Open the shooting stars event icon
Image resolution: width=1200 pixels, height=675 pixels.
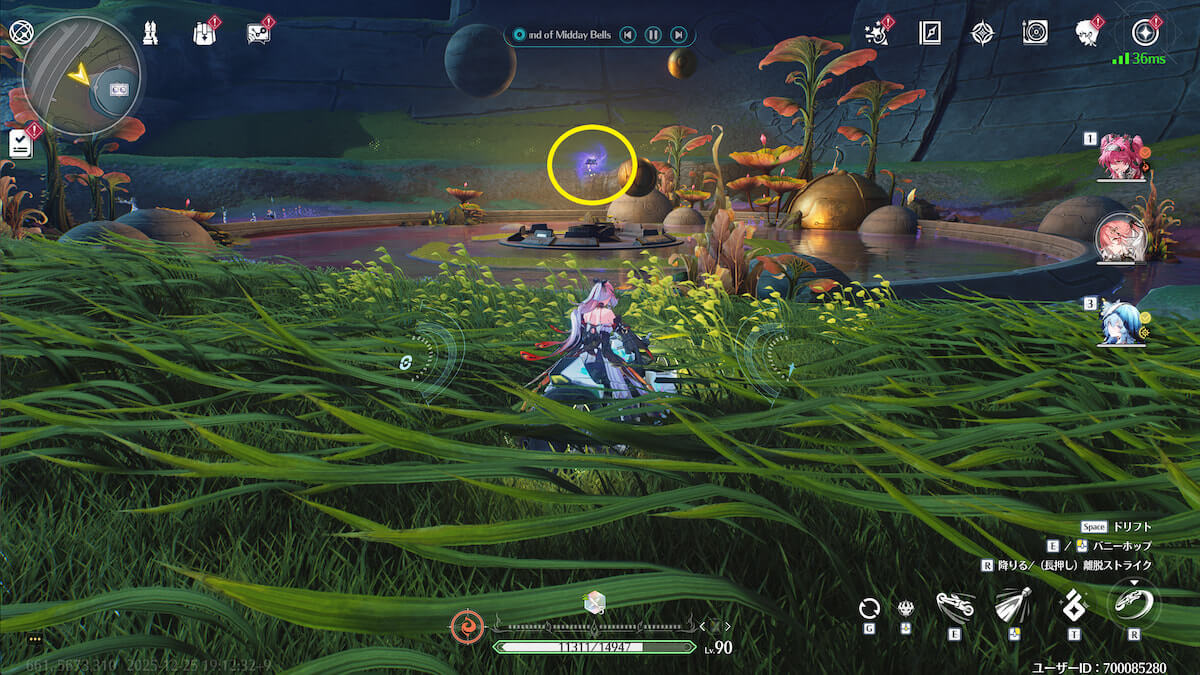[x=876, y=33]
